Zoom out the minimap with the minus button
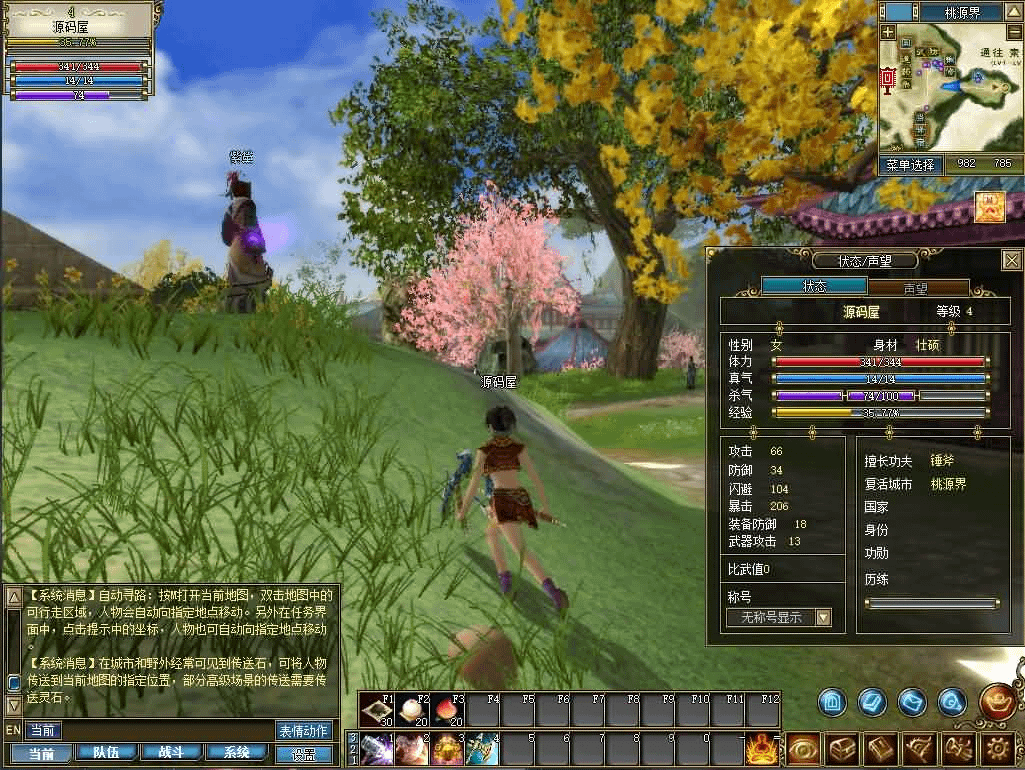Viewport: 1025px width, 770px height. (x=1013, y=32)
